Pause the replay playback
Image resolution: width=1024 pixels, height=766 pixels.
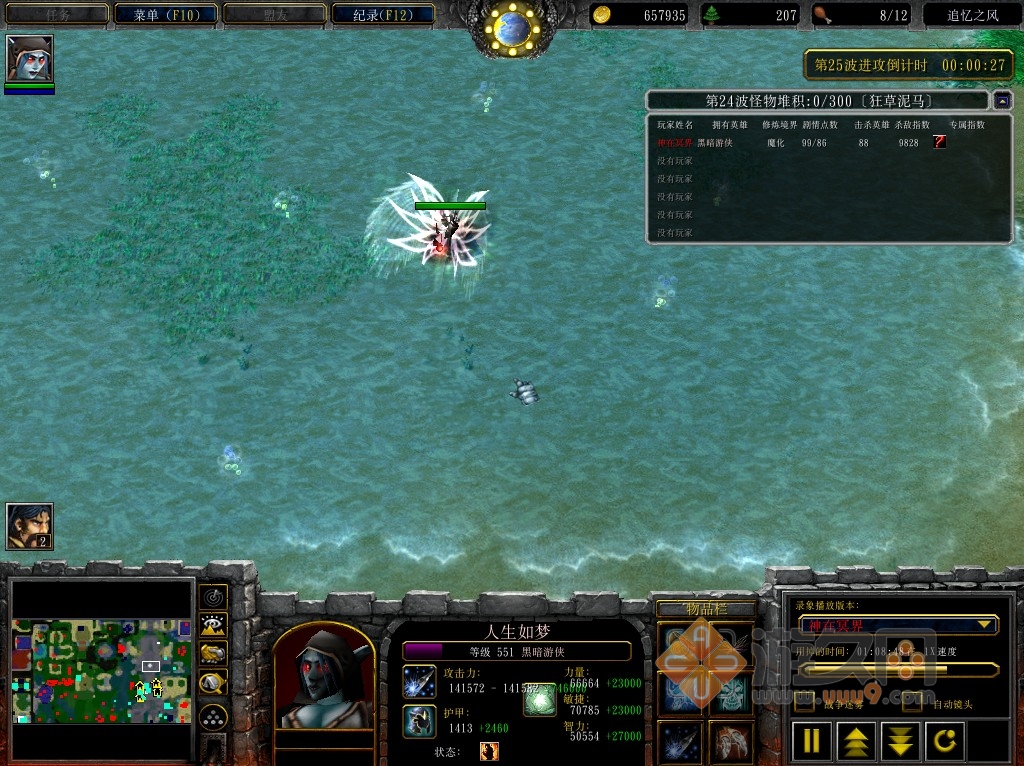(812, 741)
